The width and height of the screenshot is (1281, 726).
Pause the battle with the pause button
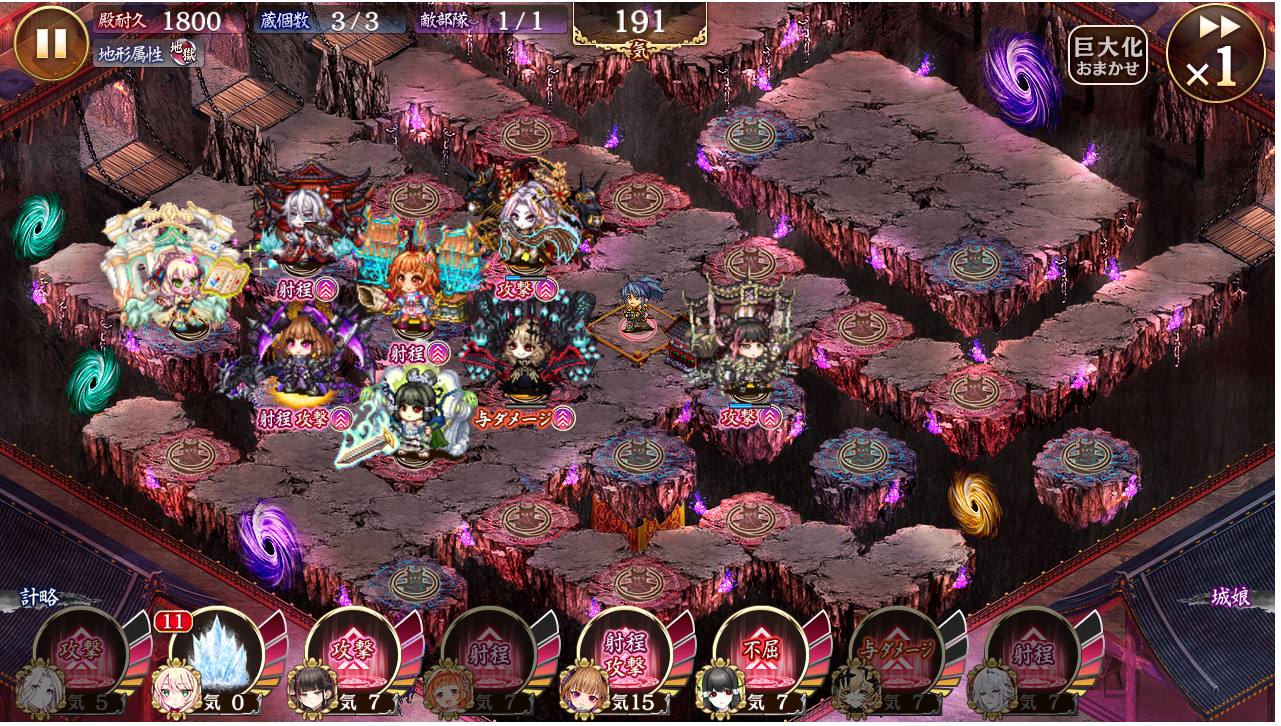tap(51, 44)
